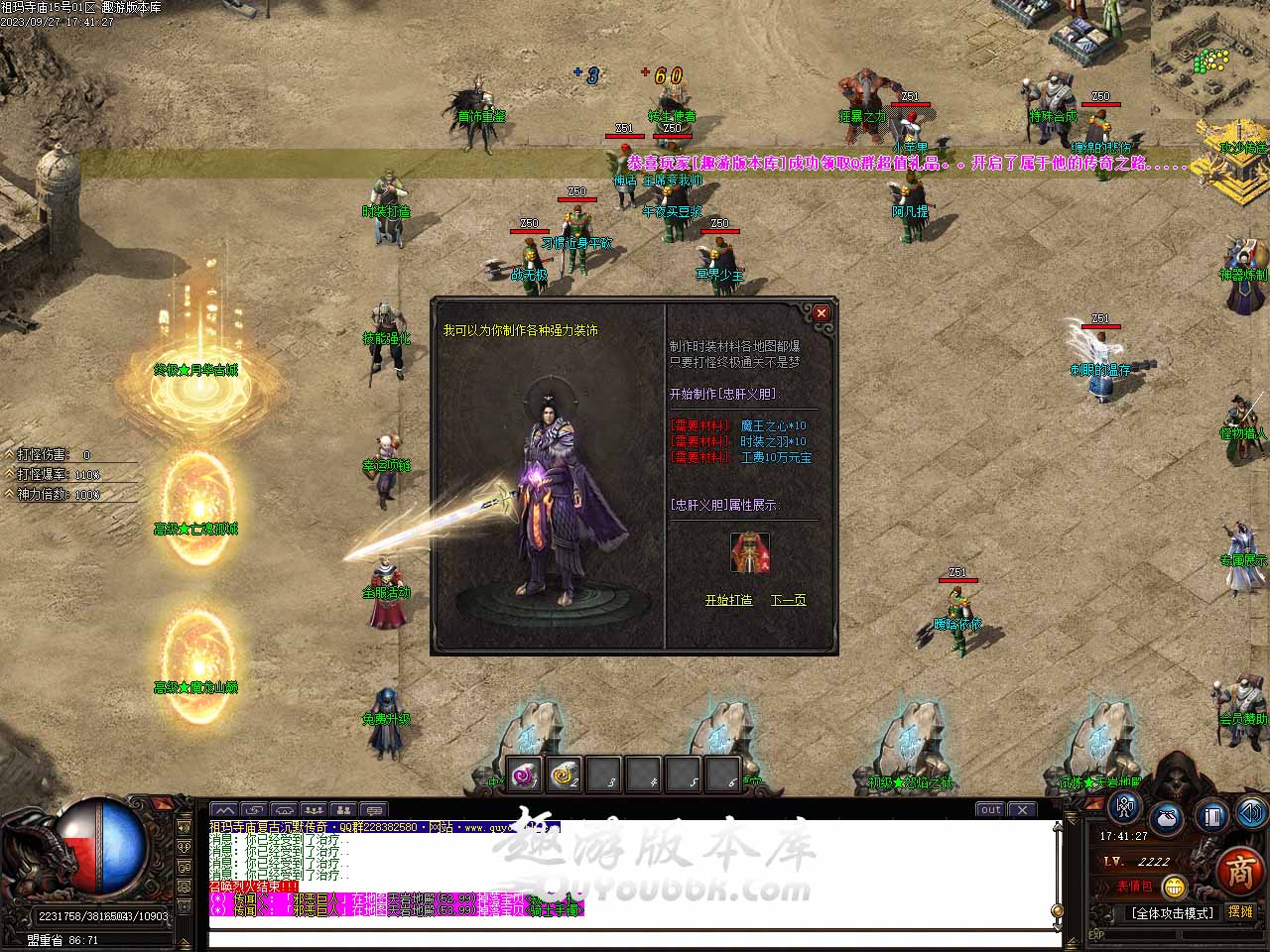Open the emoji smiley face panel

coord(1174,886)
